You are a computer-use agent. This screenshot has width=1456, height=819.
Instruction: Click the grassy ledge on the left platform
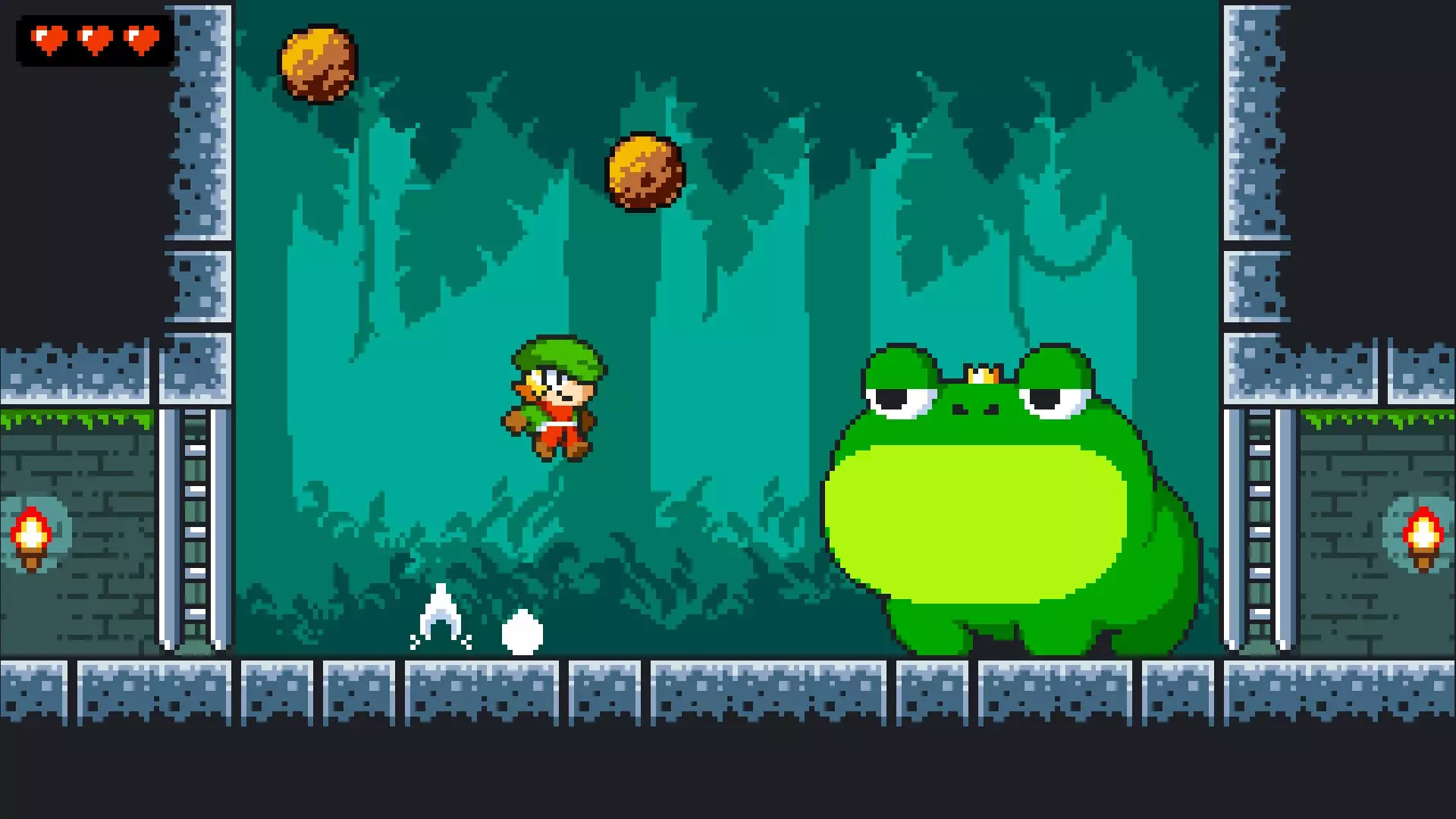tap(76, 419)
